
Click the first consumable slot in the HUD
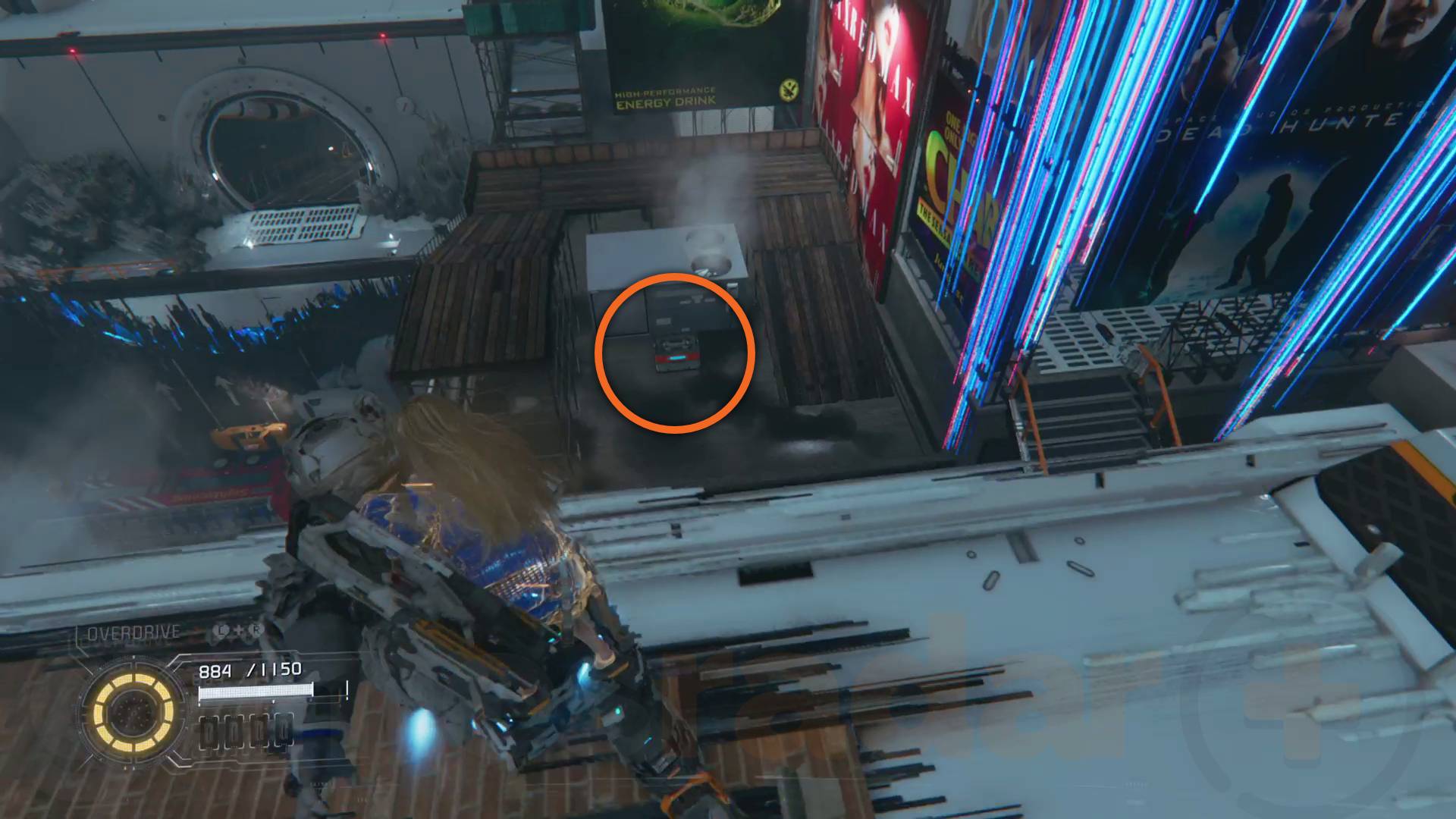pyautogui.click(x=210, y=733)
